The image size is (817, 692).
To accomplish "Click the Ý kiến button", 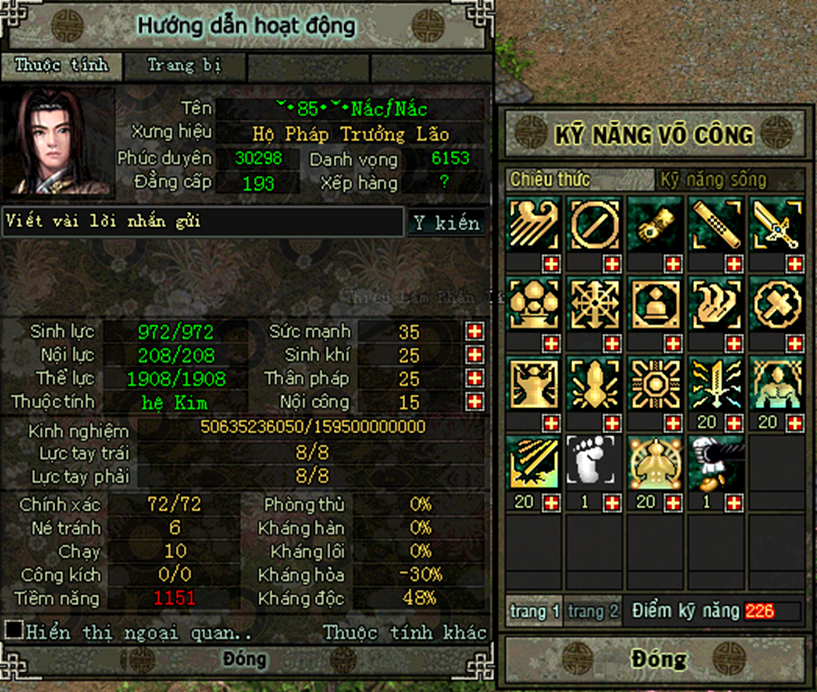I will pyautogui.click(x=446, y=223).
